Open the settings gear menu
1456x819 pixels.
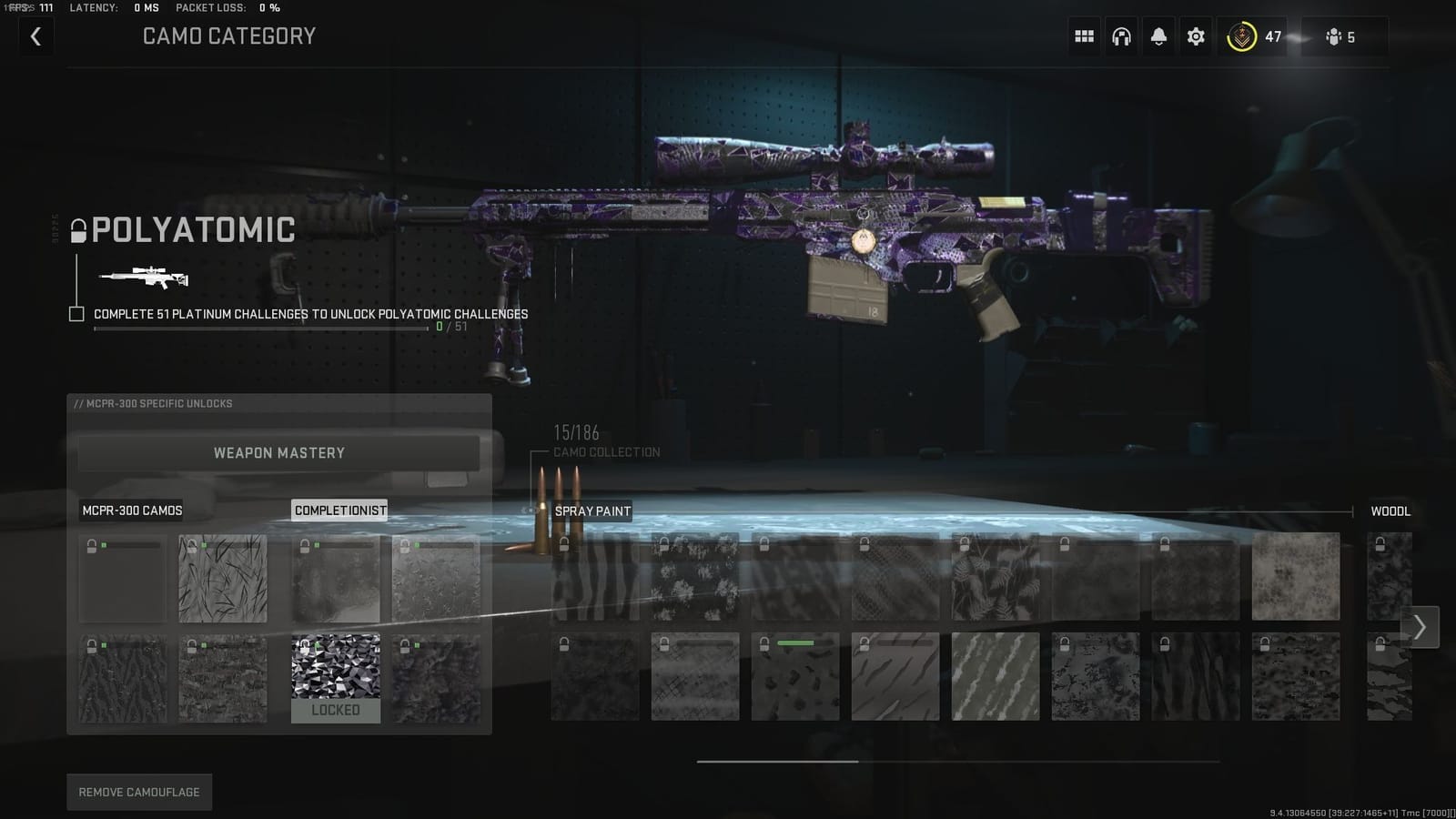click(x=1195, y=36)
